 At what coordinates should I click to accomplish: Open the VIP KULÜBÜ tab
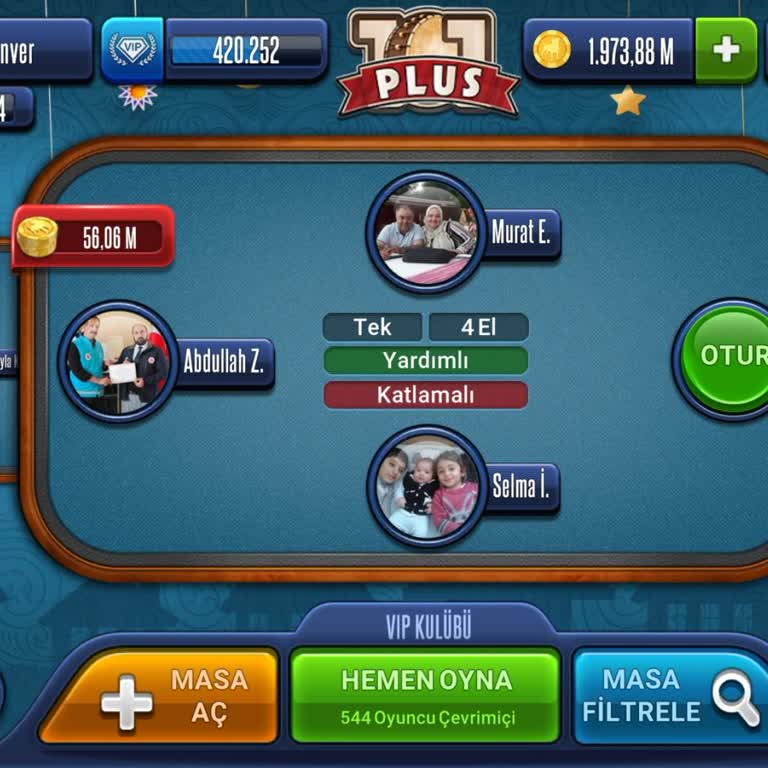point(428,627)
